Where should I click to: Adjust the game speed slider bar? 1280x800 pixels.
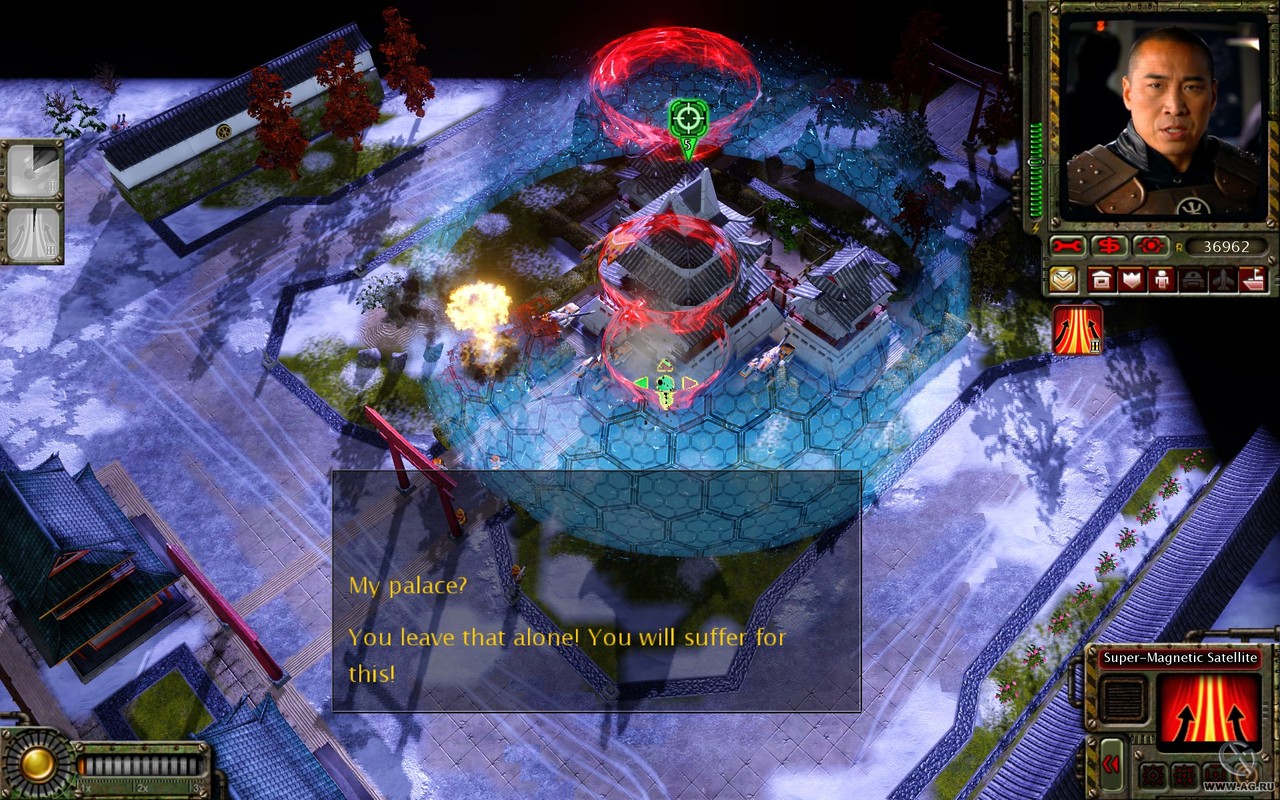tap(140, 766)
